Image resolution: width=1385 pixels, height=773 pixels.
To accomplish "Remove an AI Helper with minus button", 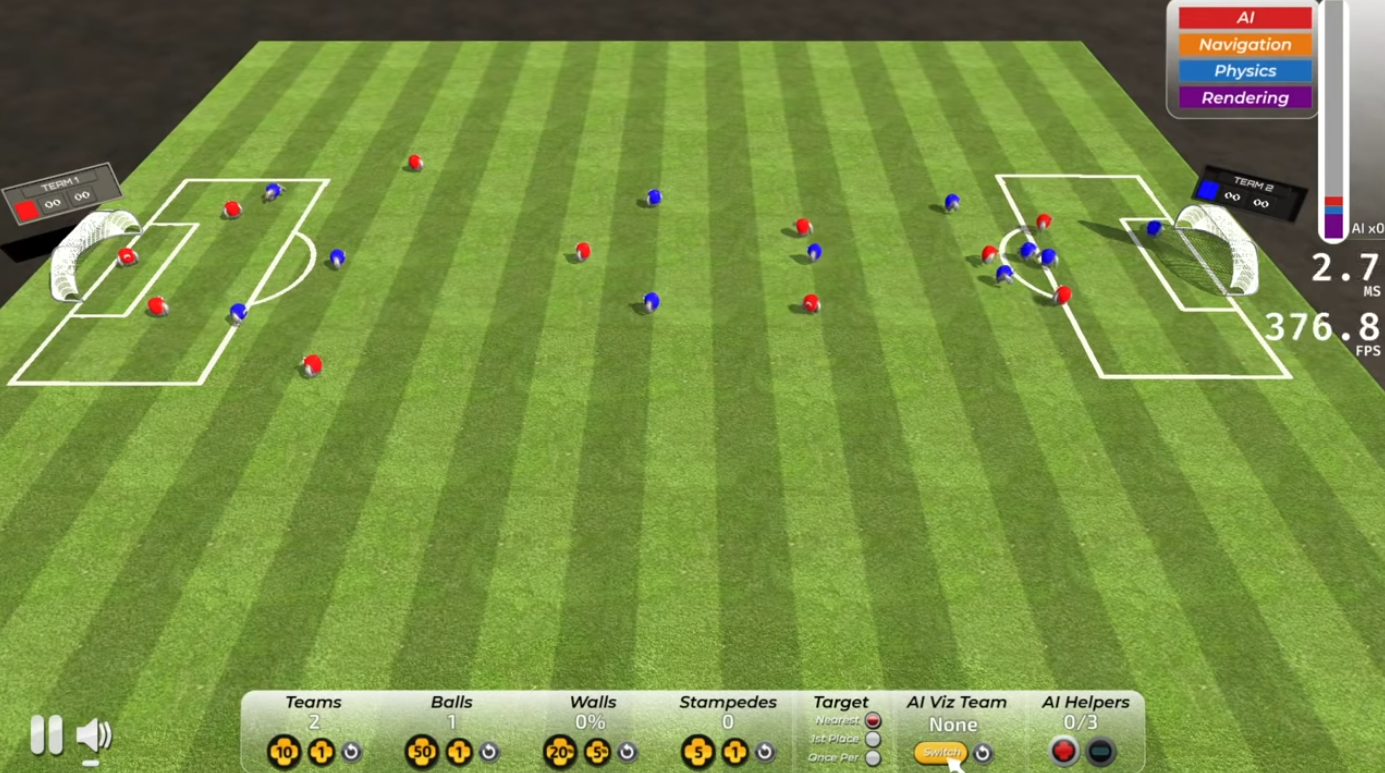I will coord(1100,751).
